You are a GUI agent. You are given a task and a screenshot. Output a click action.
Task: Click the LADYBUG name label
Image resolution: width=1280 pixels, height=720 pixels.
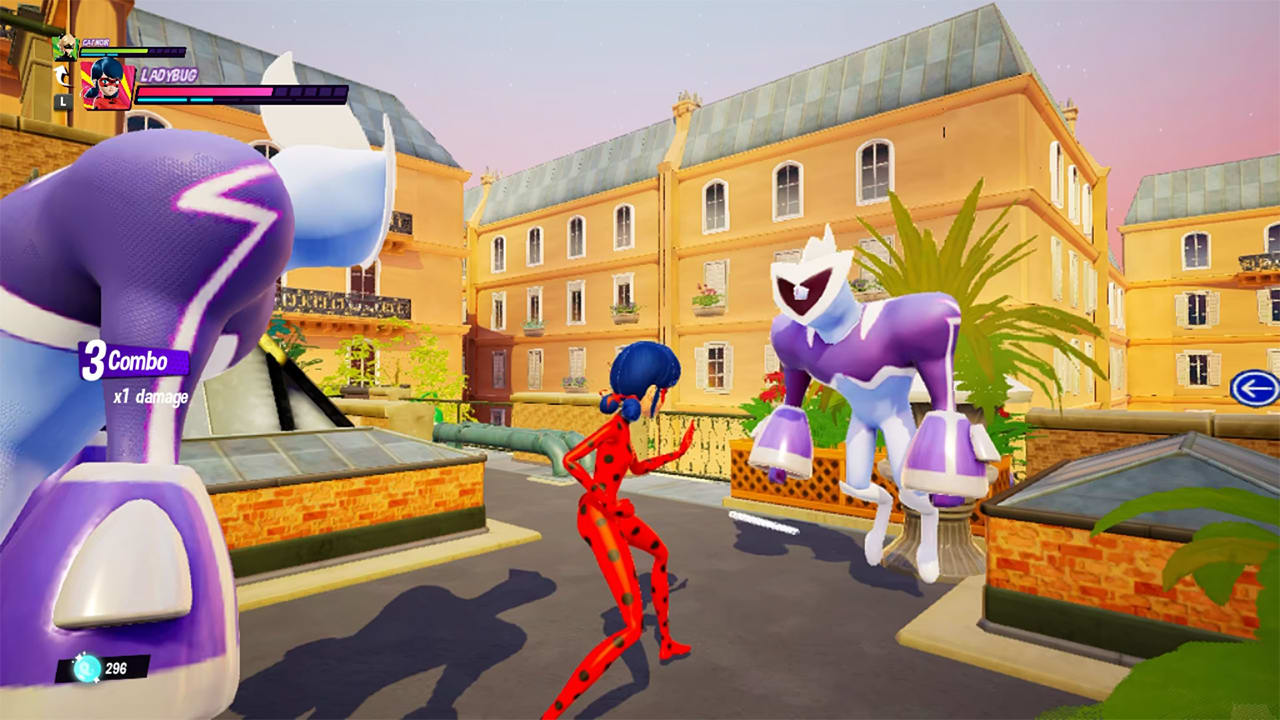pos(168,76)
